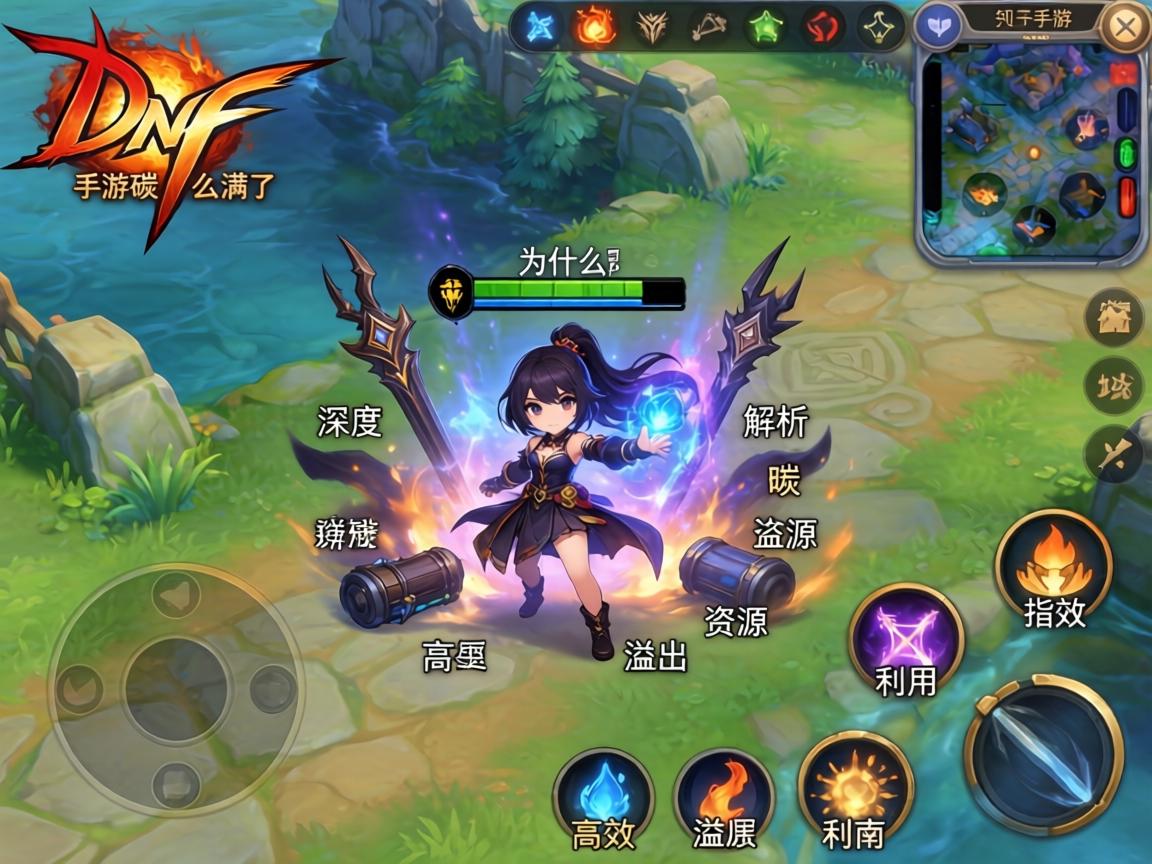Hit the large sword basic attack button
The image size is (1152, 864).
pos(1043,750)
